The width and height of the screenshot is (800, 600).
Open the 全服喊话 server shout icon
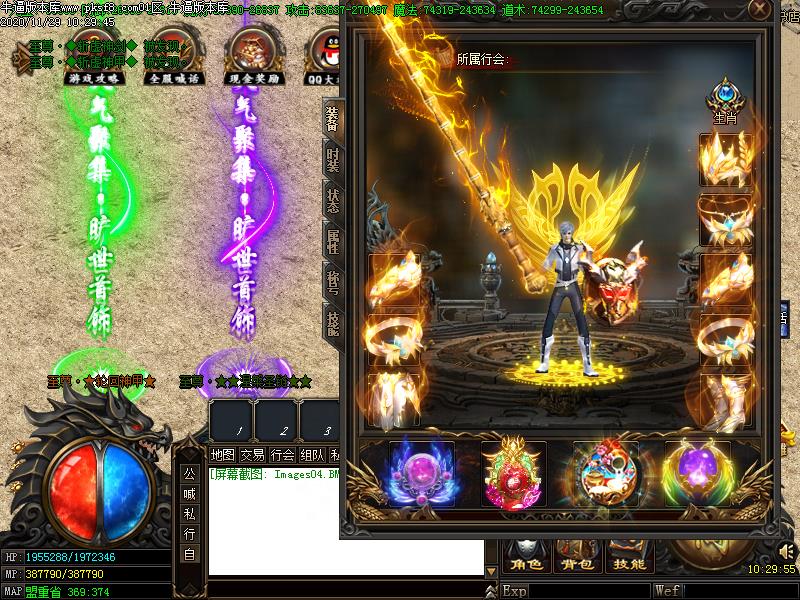173,55
